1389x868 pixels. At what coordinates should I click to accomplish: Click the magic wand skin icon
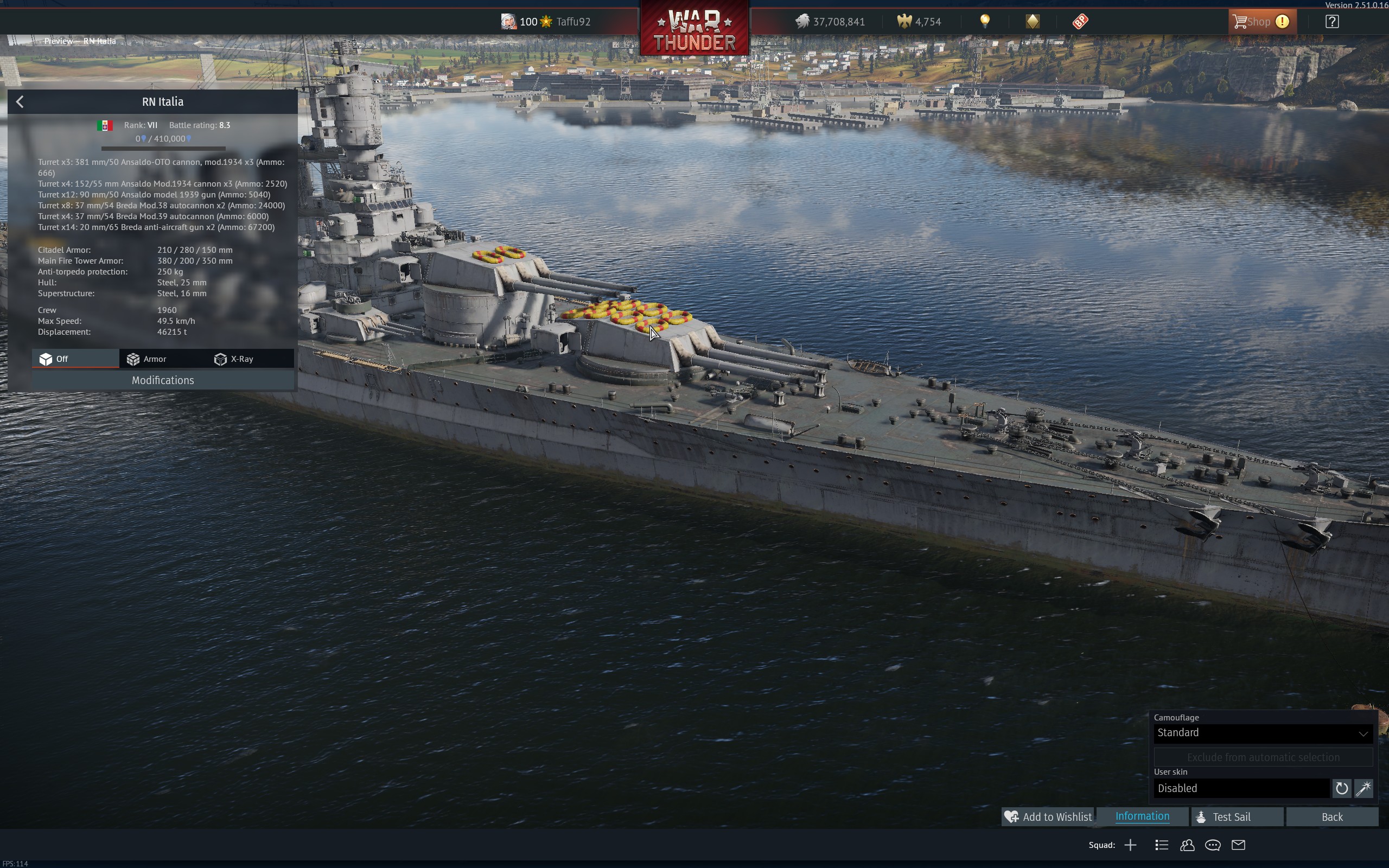1363,789
